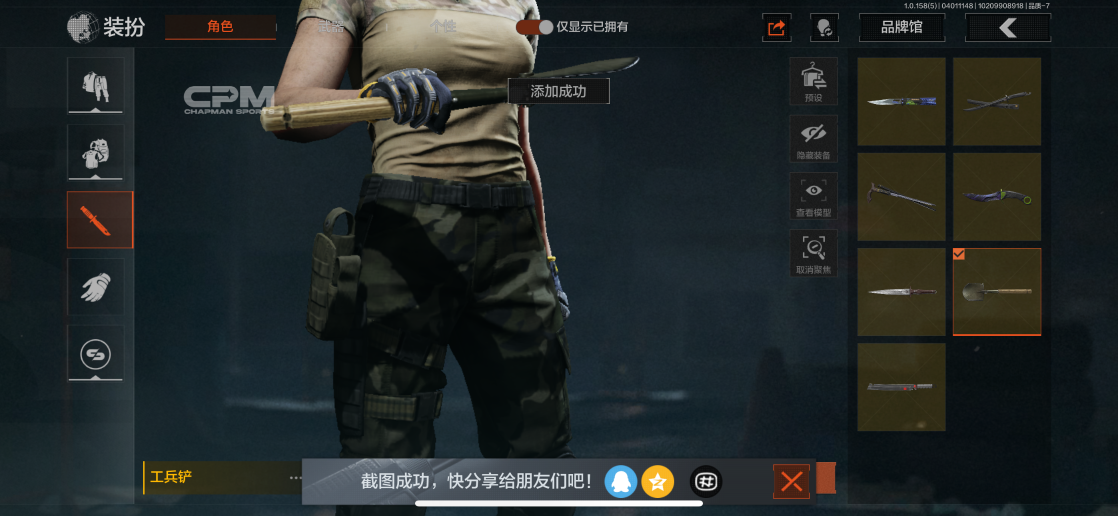Open the 预设 preset option
The image size is (1118, 516).
click(813, 81)
